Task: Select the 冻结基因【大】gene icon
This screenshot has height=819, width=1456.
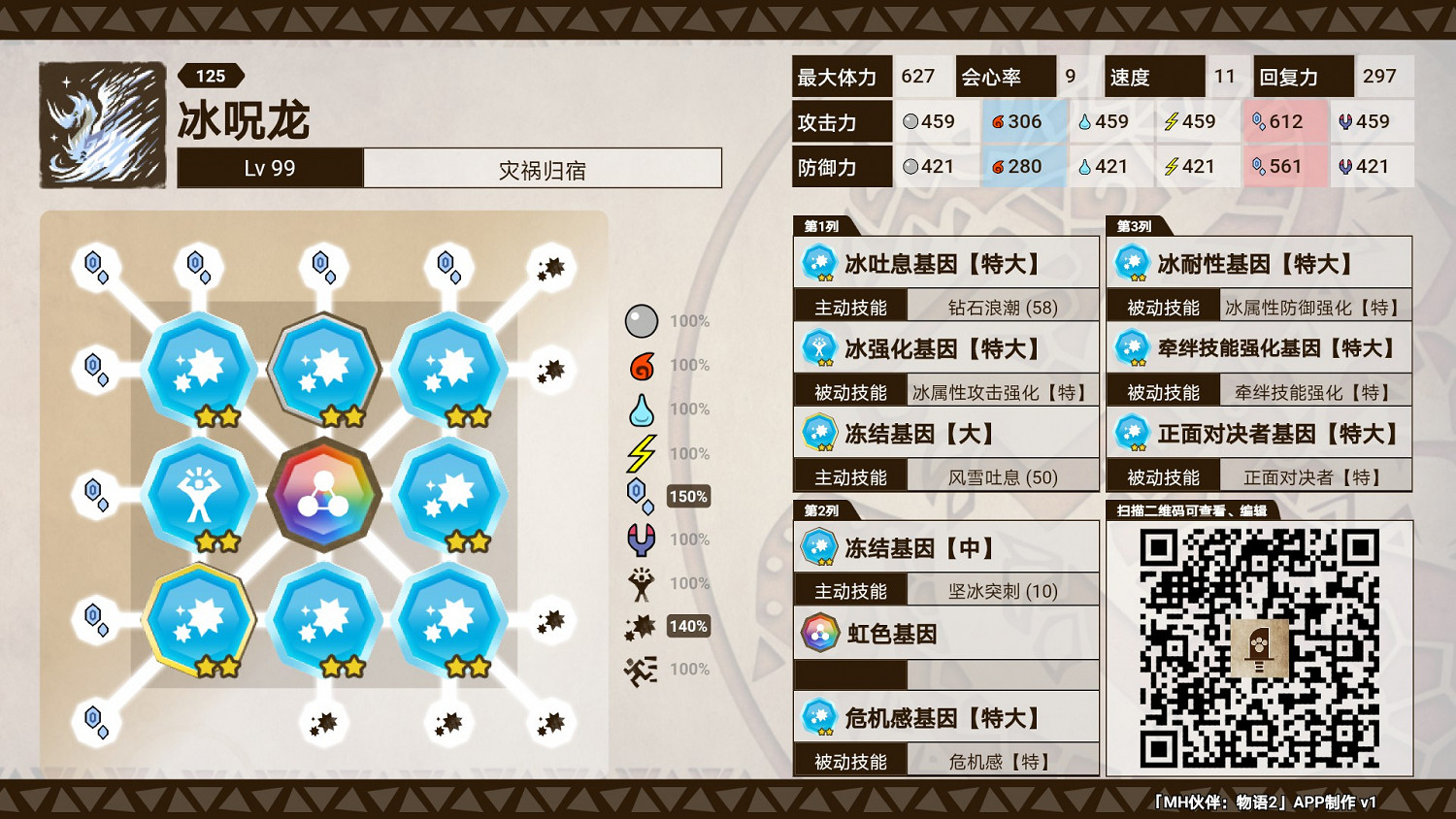Action: pos(819,433)
